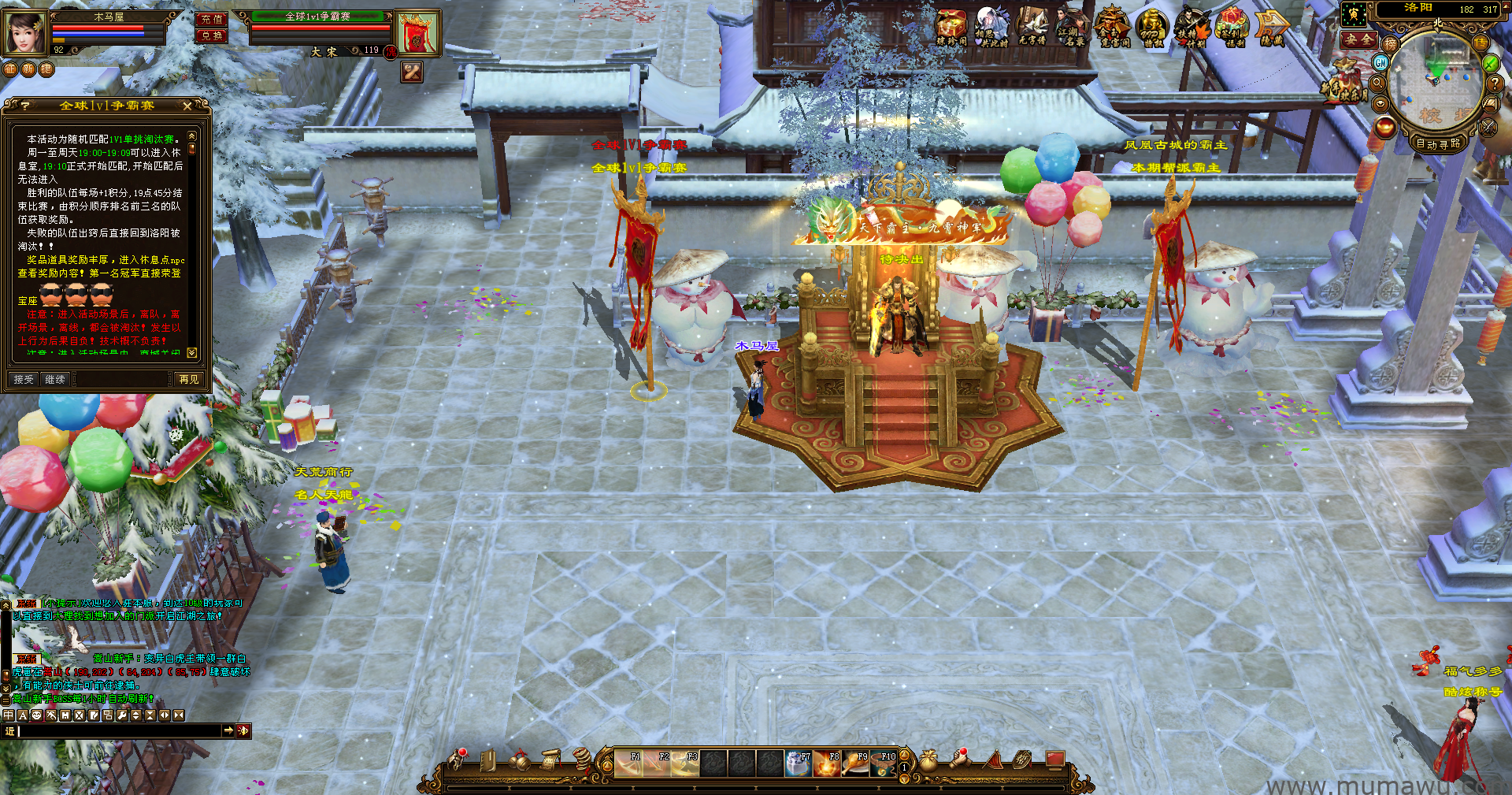Say goodbye with 再见 button

pyautogui.click(x=189, y=380)
